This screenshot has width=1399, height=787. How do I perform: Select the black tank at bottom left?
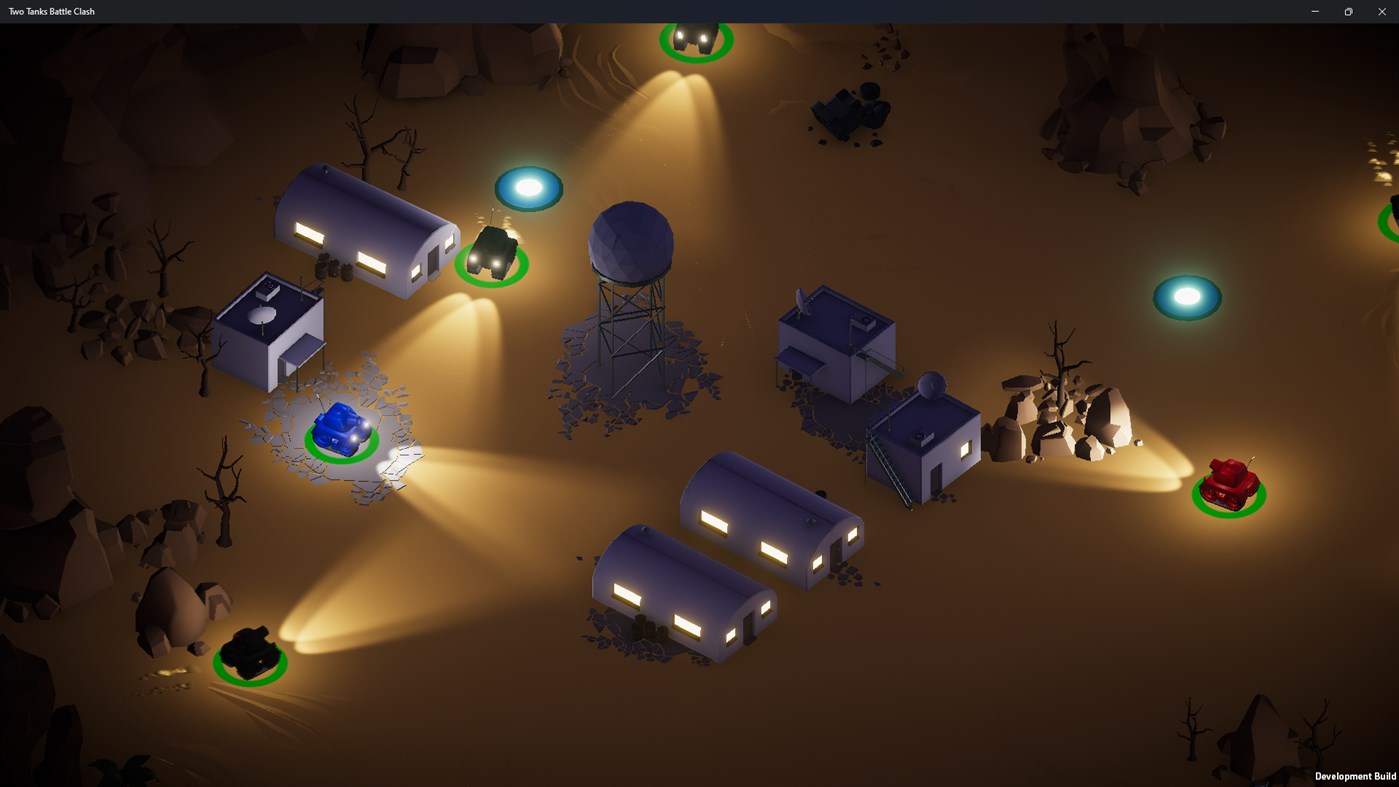point(249,650)
